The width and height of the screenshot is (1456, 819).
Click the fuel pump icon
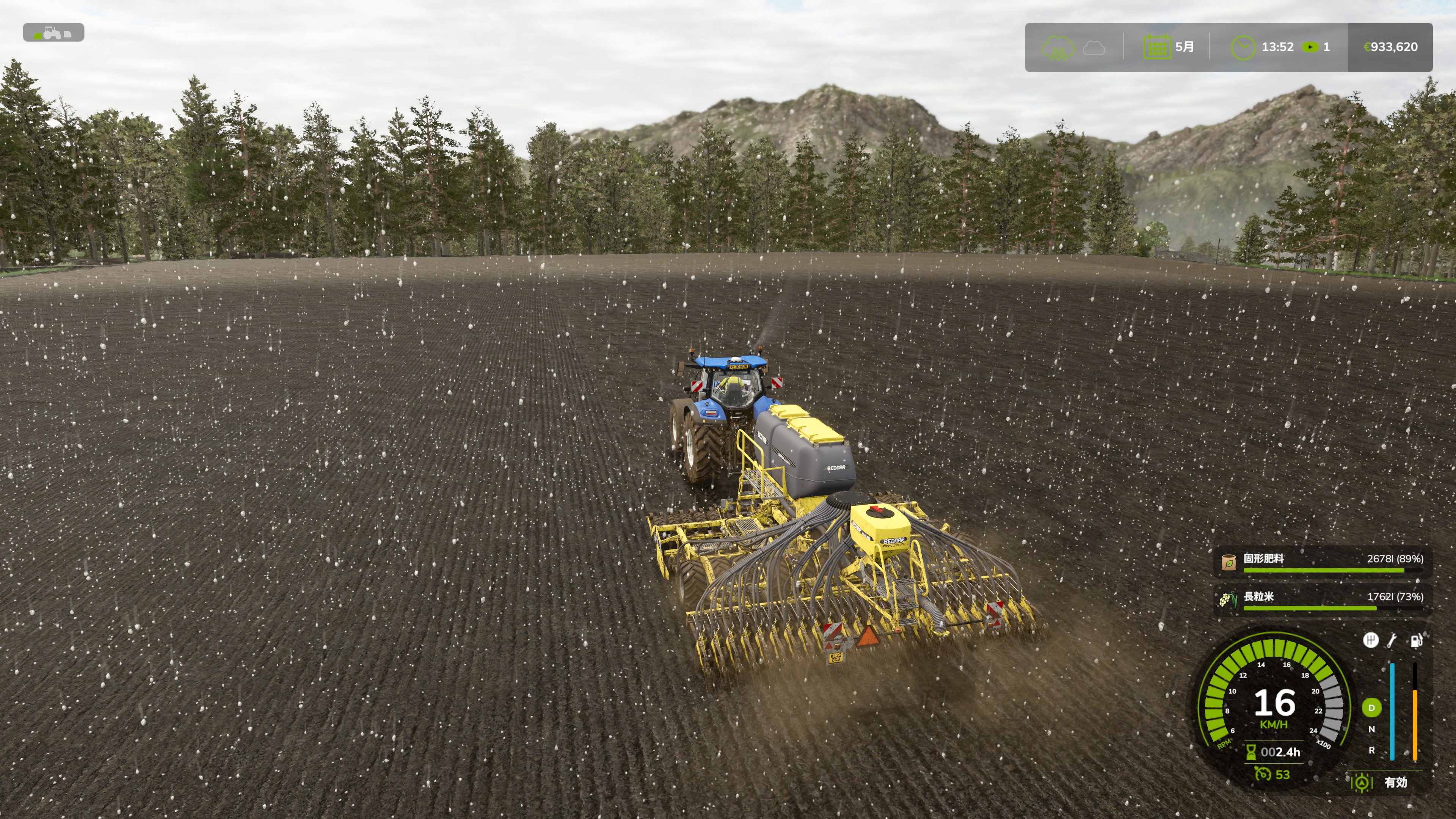[x=1416, y=640]
